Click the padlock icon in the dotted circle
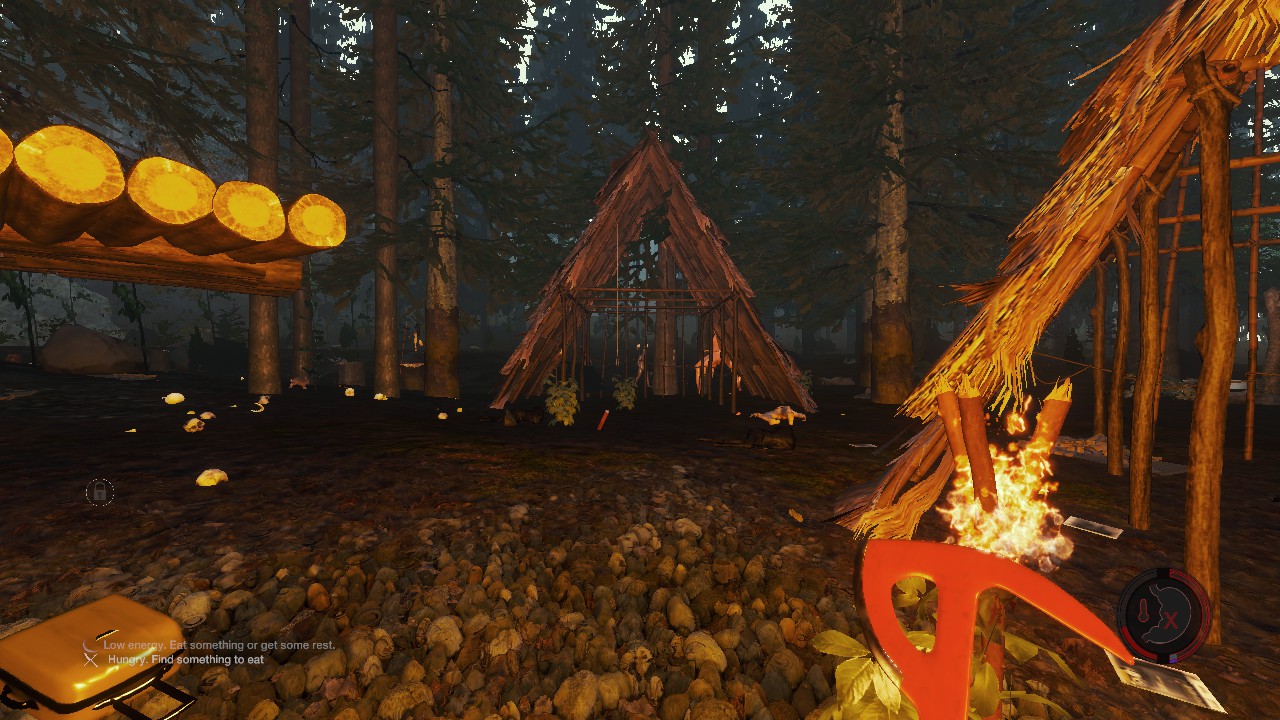1280x720 pixels. click(x=99, y=492)
